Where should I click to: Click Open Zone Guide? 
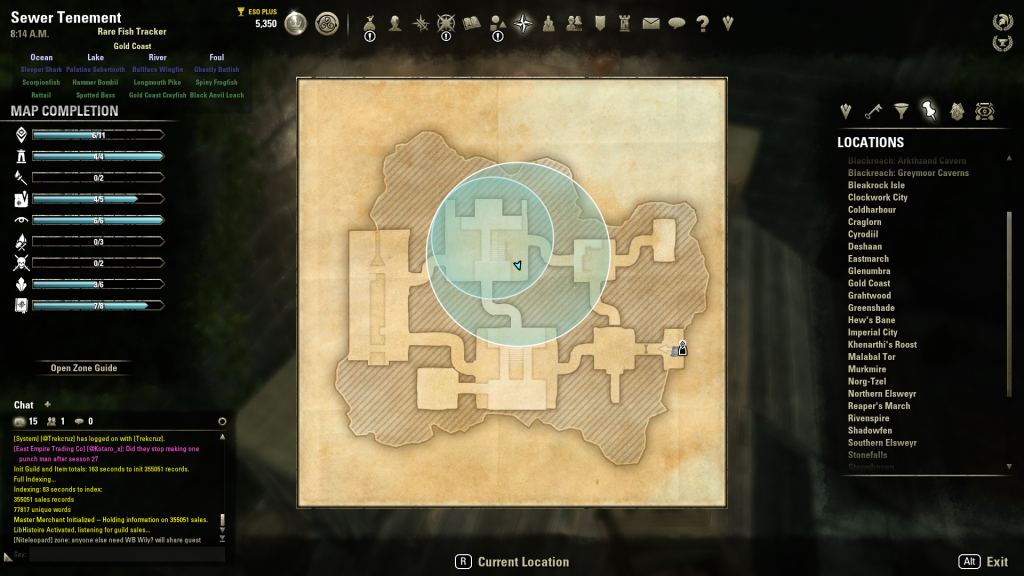(84, 368)
